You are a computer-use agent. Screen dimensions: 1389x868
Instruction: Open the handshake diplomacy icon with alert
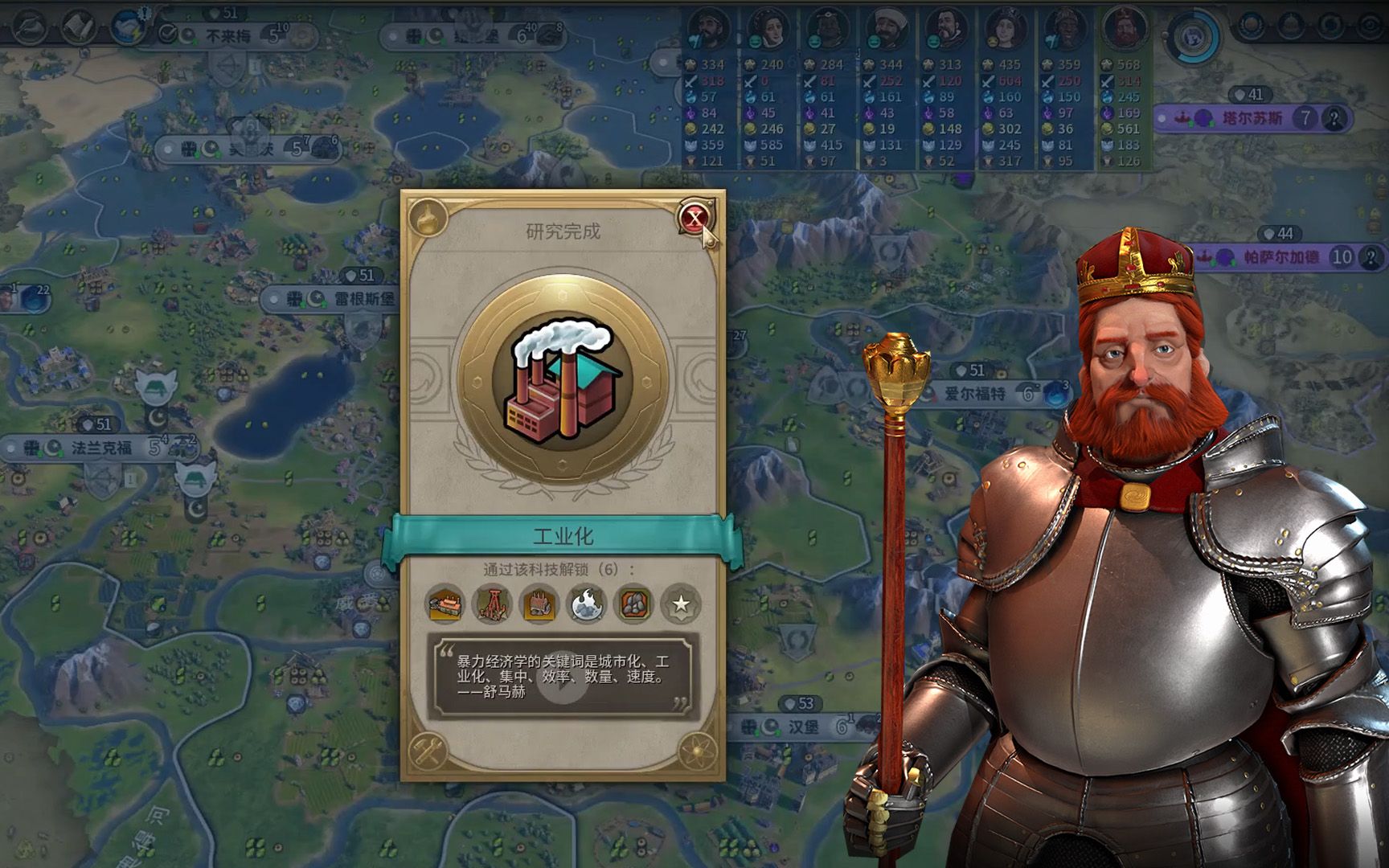click(x=126, y=27)
